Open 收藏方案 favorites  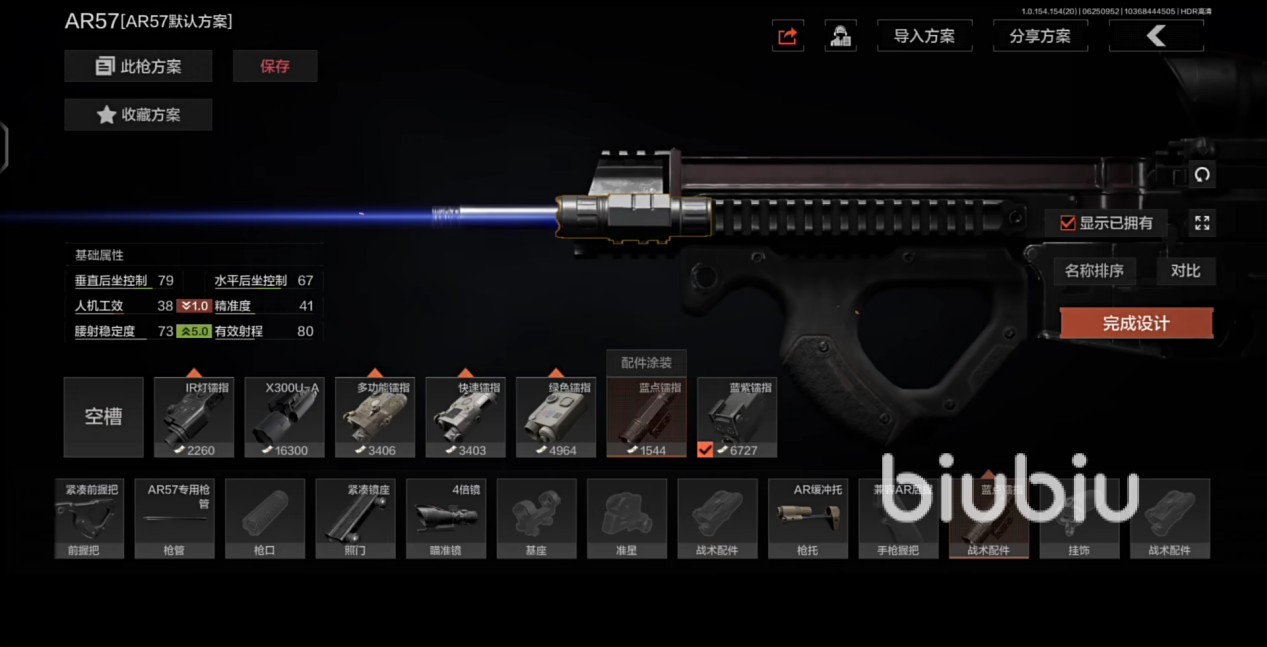coord(138,115)
